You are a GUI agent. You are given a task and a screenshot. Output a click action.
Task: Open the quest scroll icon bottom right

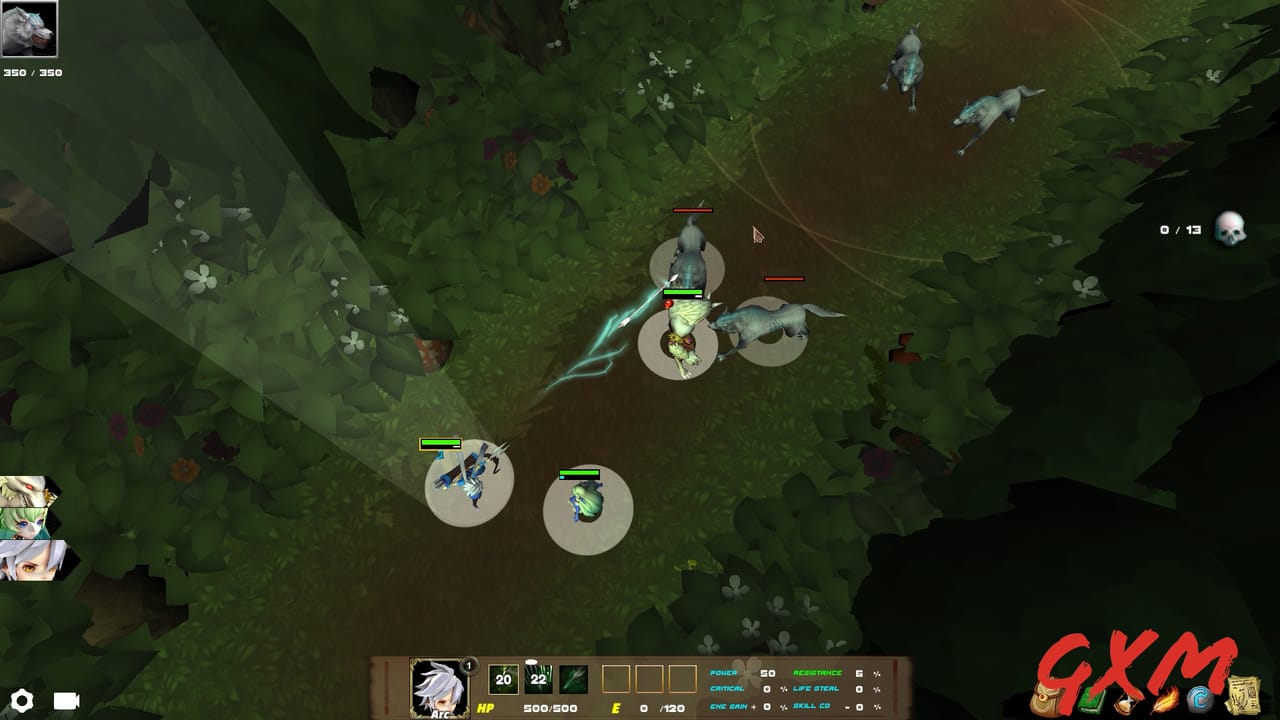1243,697
